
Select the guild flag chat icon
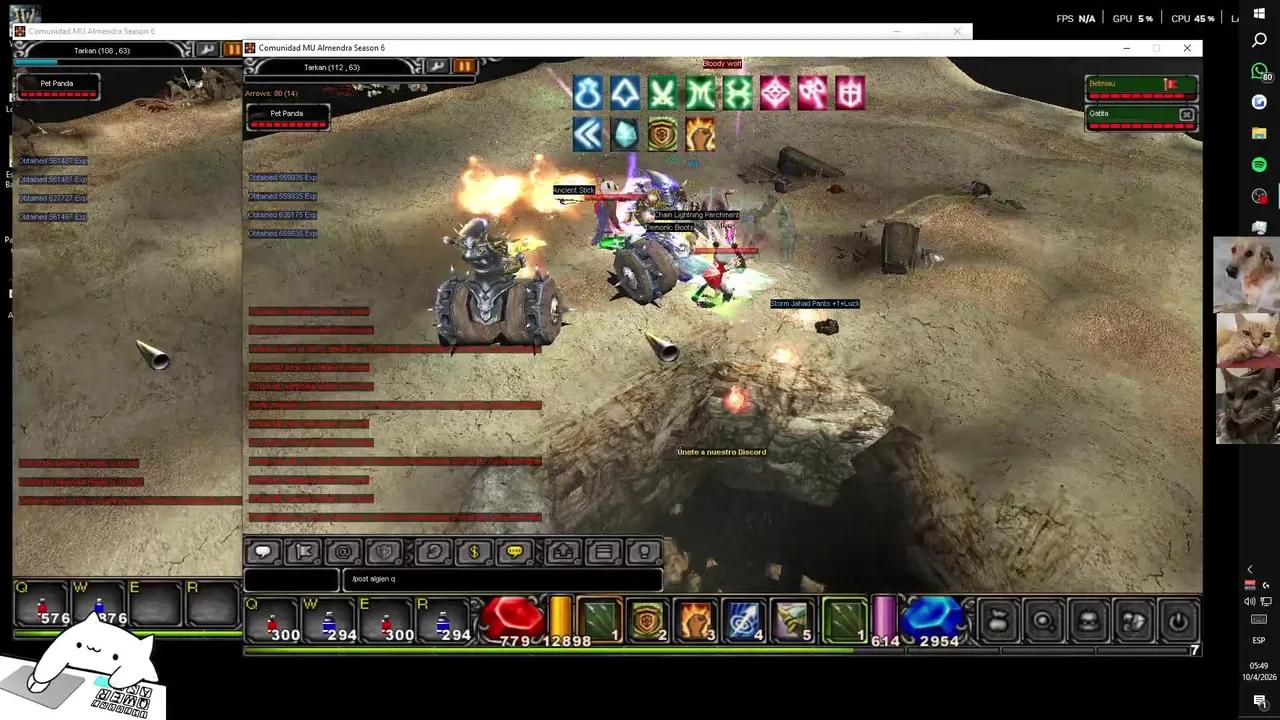pyautogui.click(x=305, y=551)
